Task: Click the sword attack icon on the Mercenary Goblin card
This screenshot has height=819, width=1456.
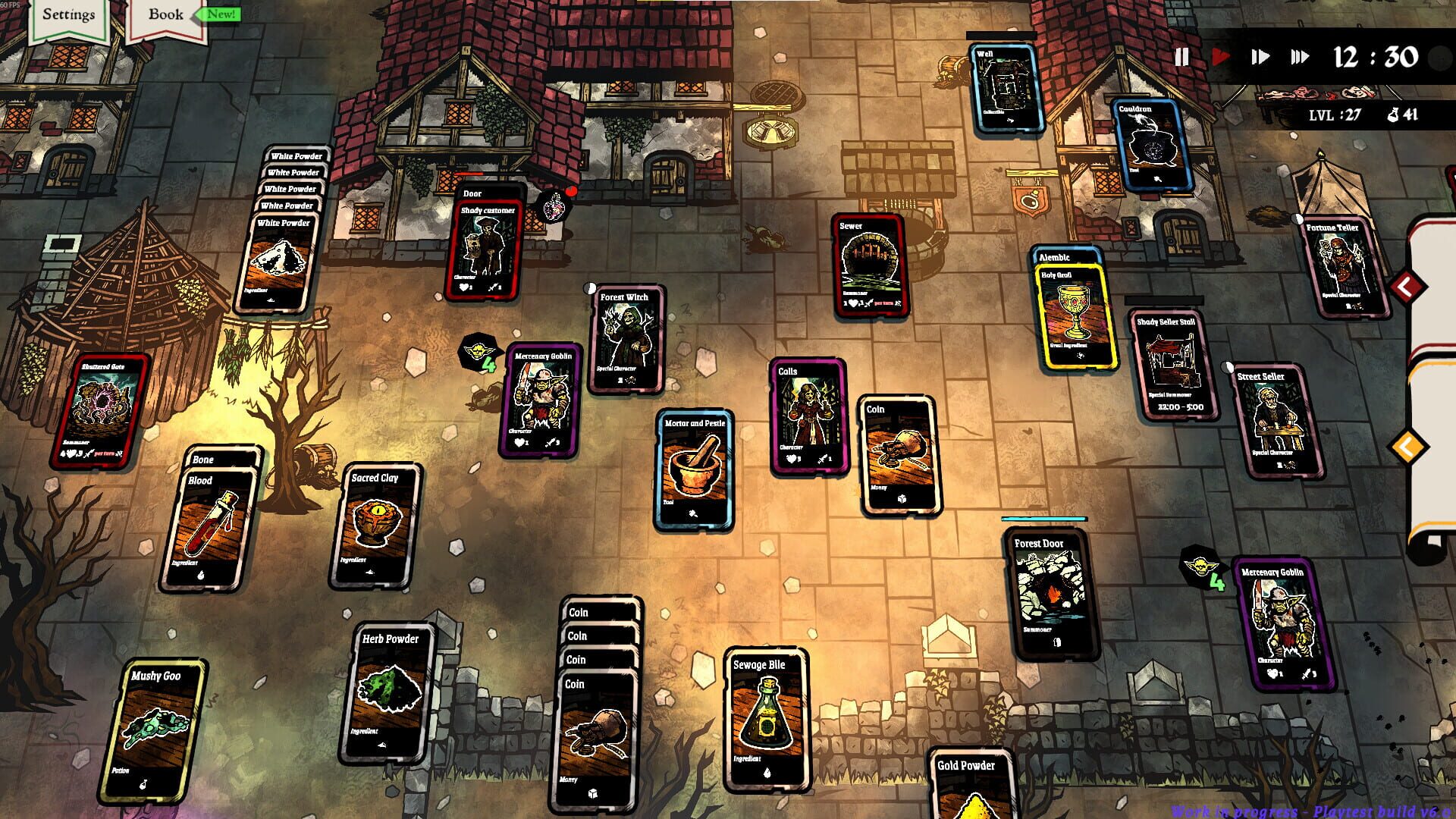Action: (x=550, y=442)
